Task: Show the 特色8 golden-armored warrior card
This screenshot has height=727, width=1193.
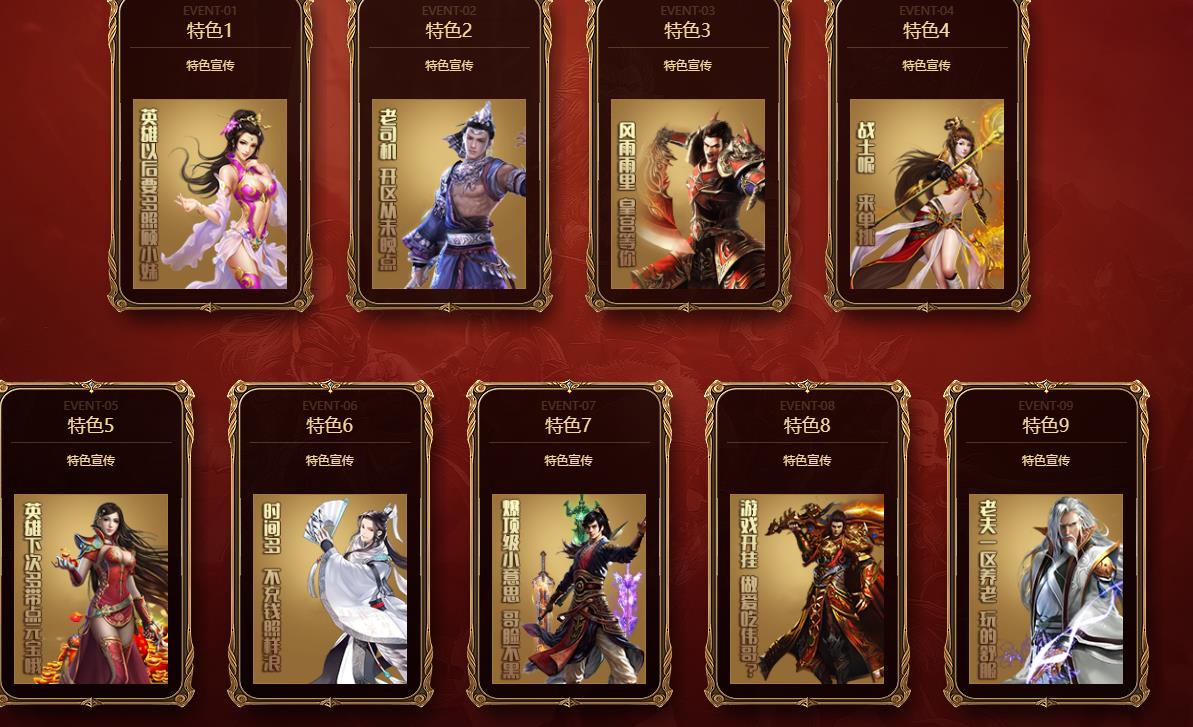Action: click(807, 588)
